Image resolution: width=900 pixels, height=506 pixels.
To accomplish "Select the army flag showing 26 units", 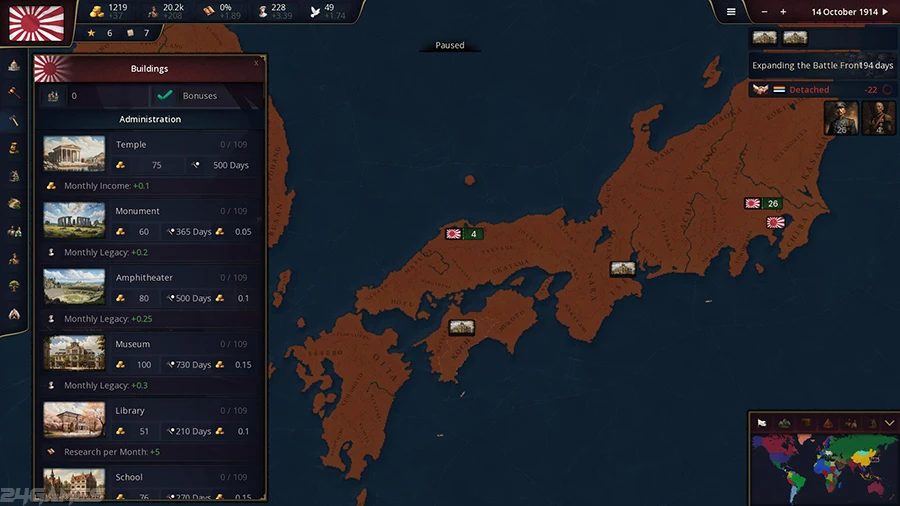I will pyautogui.click(x=762, y=204).
